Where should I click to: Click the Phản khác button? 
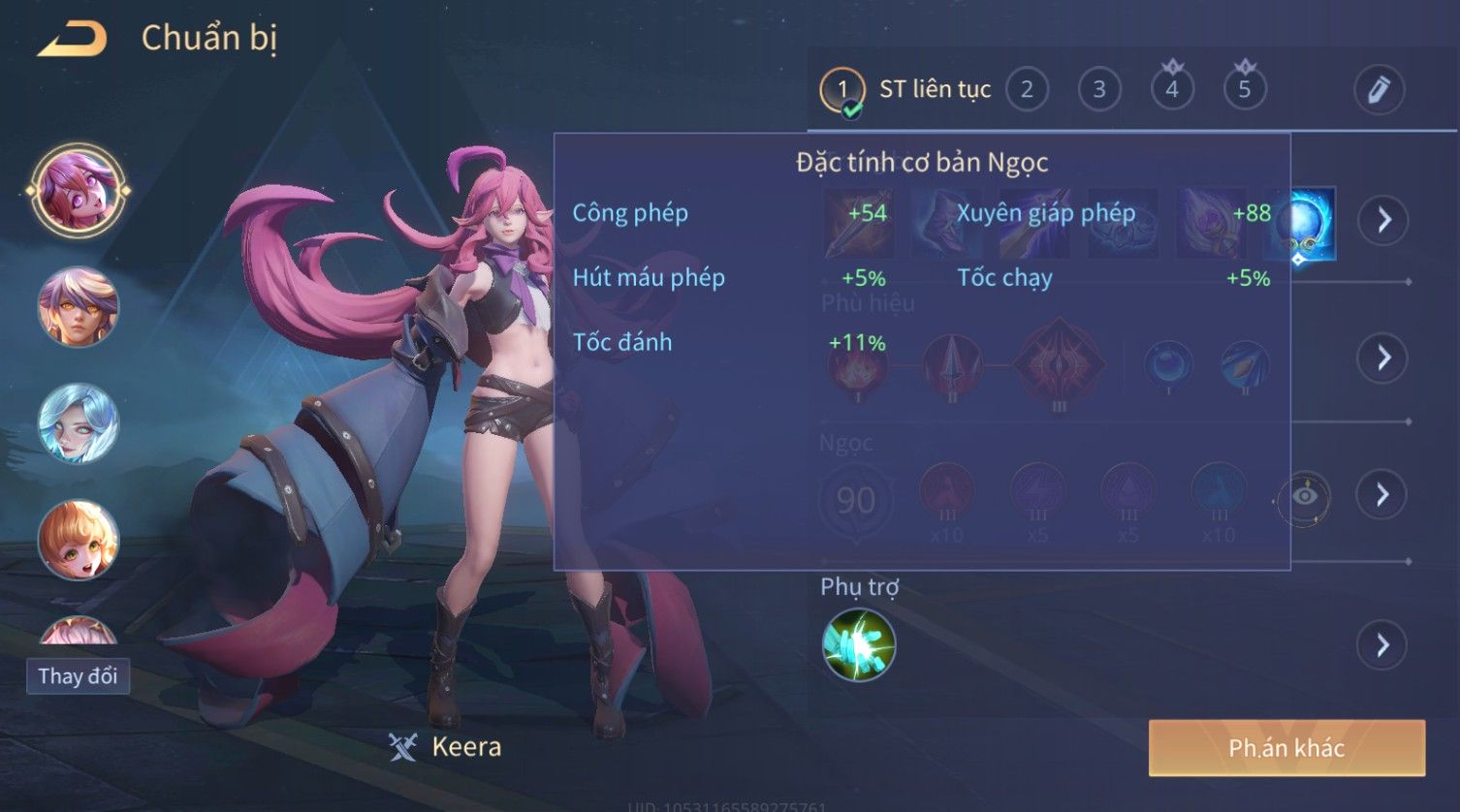pos(1286,748)
